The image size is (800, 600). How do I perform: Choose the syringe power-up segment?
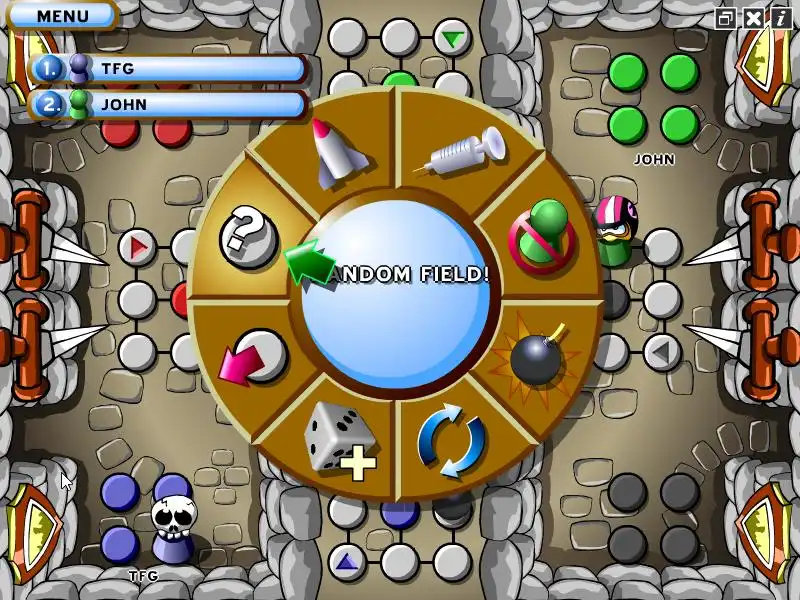pyautogui.click(x=457, y=155)
